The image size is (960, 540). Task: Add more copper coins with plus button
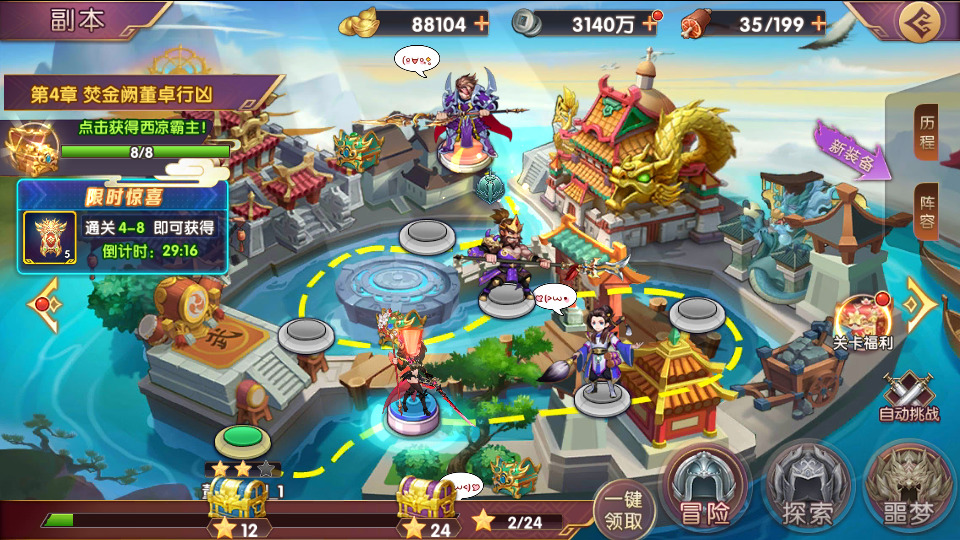tap(650, 24)
